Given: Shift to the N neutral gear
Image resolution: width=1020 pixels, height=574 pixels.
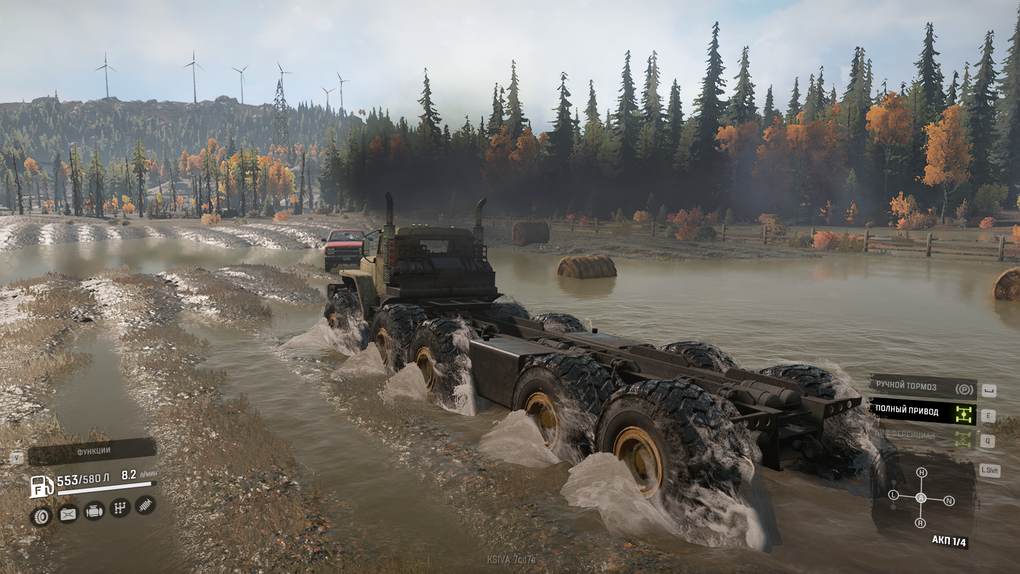Looking at the screenshot, I should 949,500.
